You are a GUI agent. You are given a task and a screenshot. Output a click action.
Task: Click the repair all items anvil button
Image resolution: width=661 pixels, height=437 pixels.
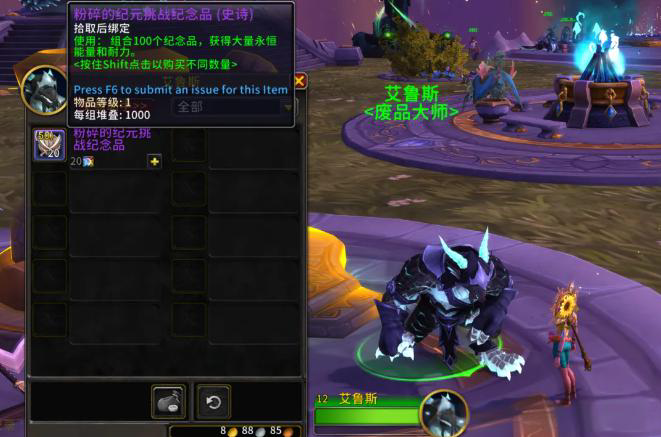pos(168,401)
